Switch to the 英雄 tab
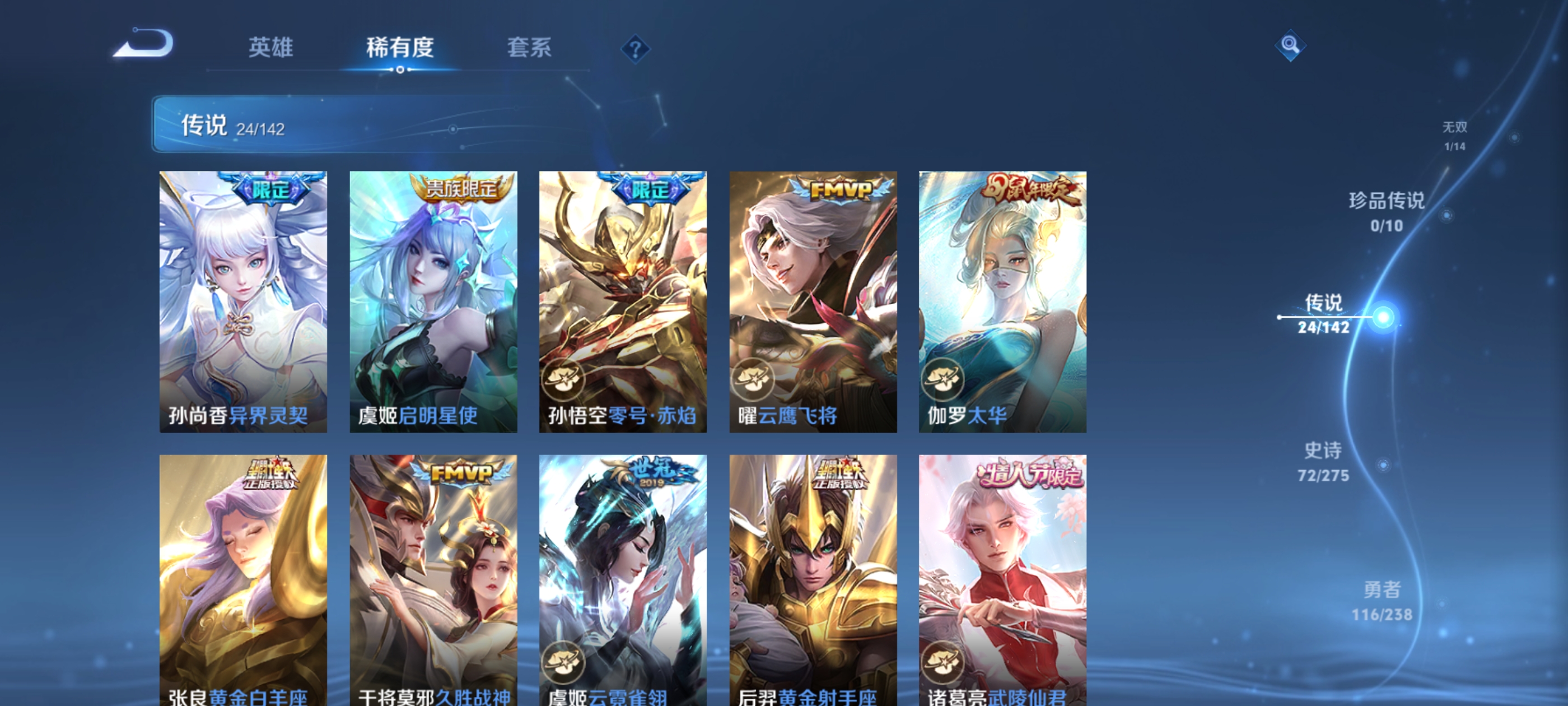Viewport: 1568px width, 706px height. click(x=270, y=49)
